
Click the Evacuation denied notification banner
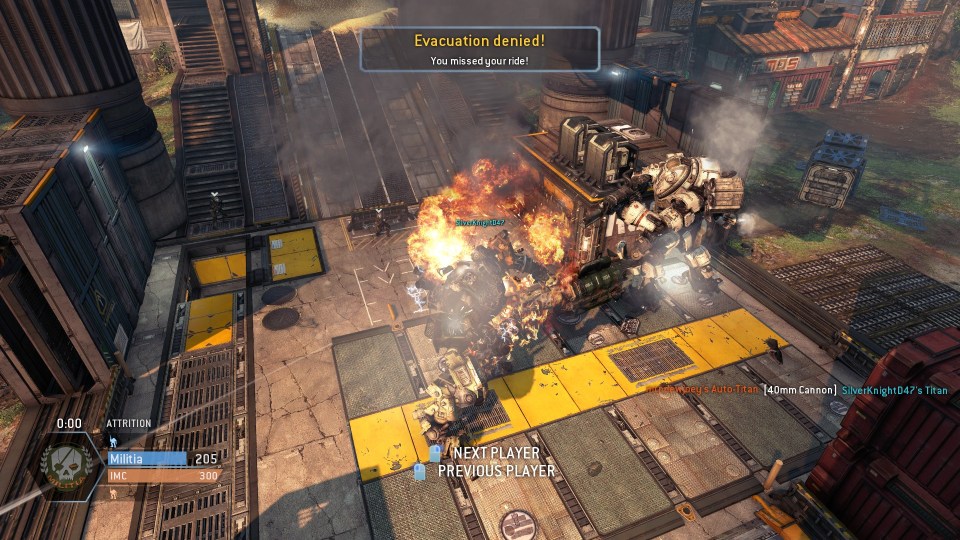tap(479, 49)
